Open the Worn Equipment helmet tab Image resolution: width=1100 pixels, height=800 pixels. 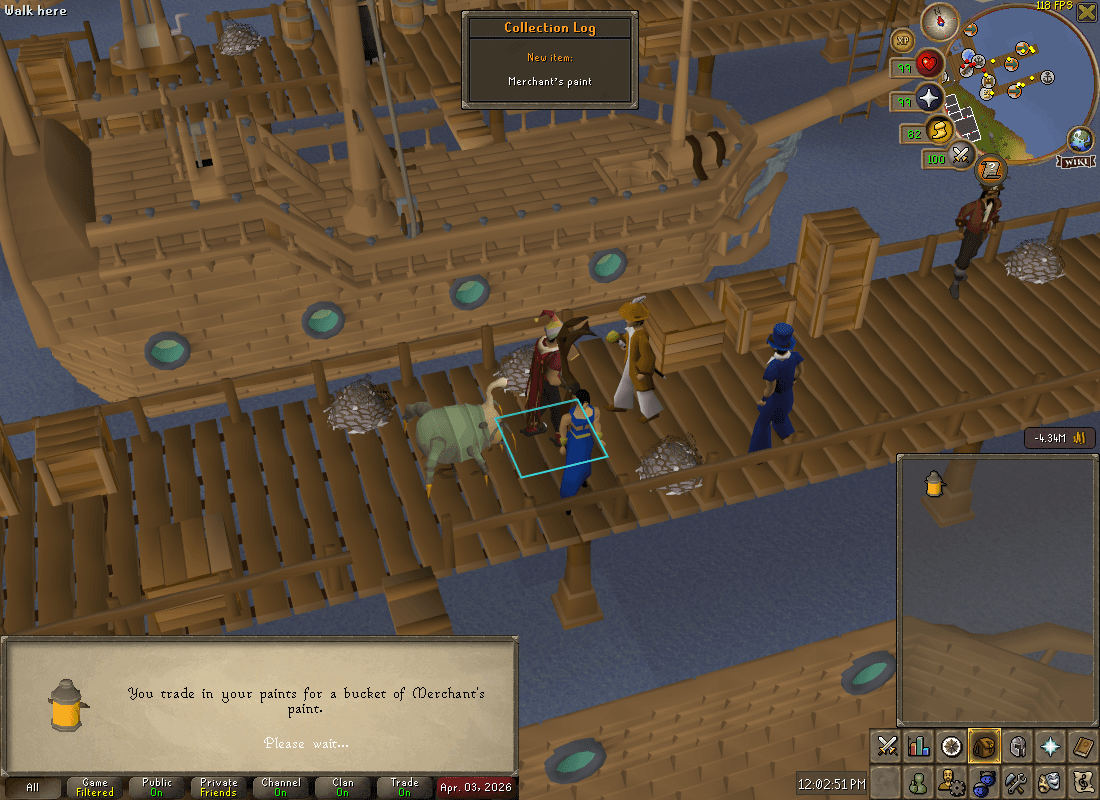1018,746
